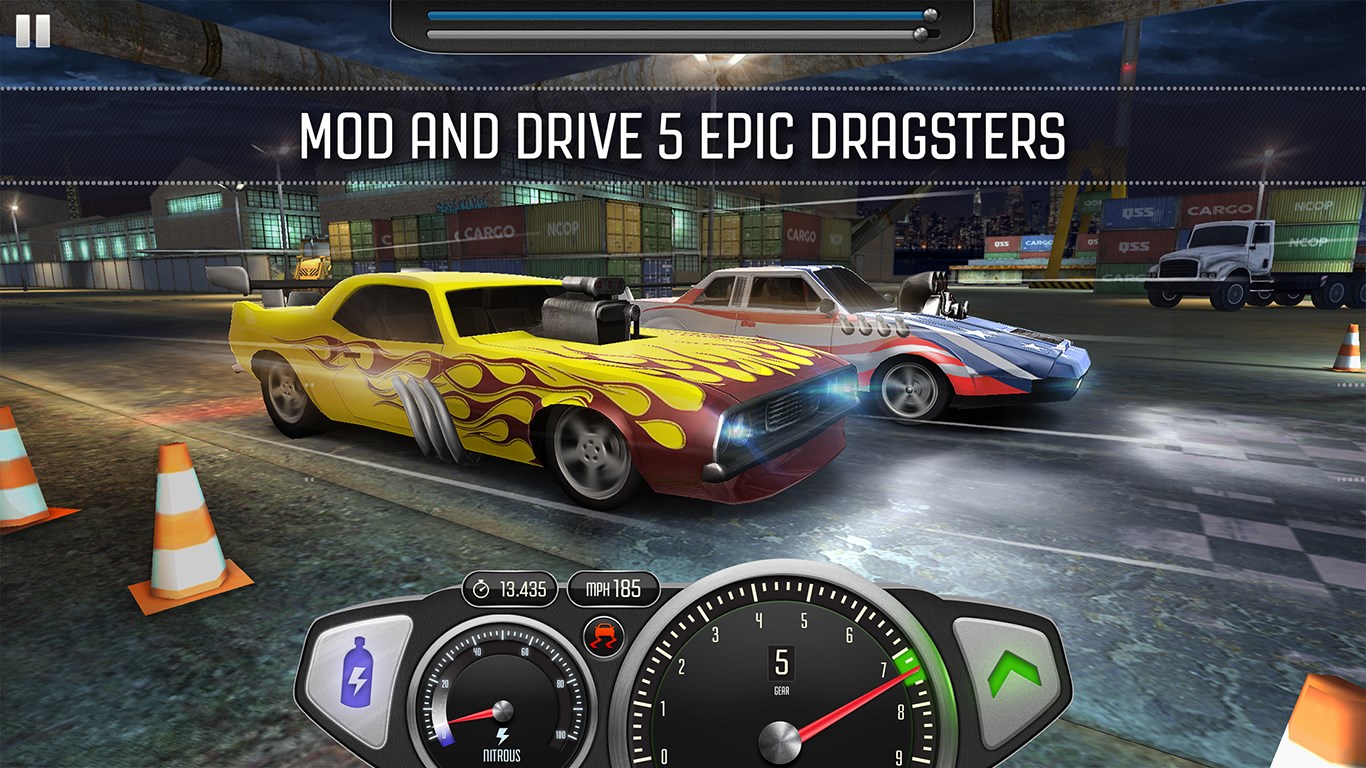Click the pause icon top left
1366x768 pixels.
[34, 32]
